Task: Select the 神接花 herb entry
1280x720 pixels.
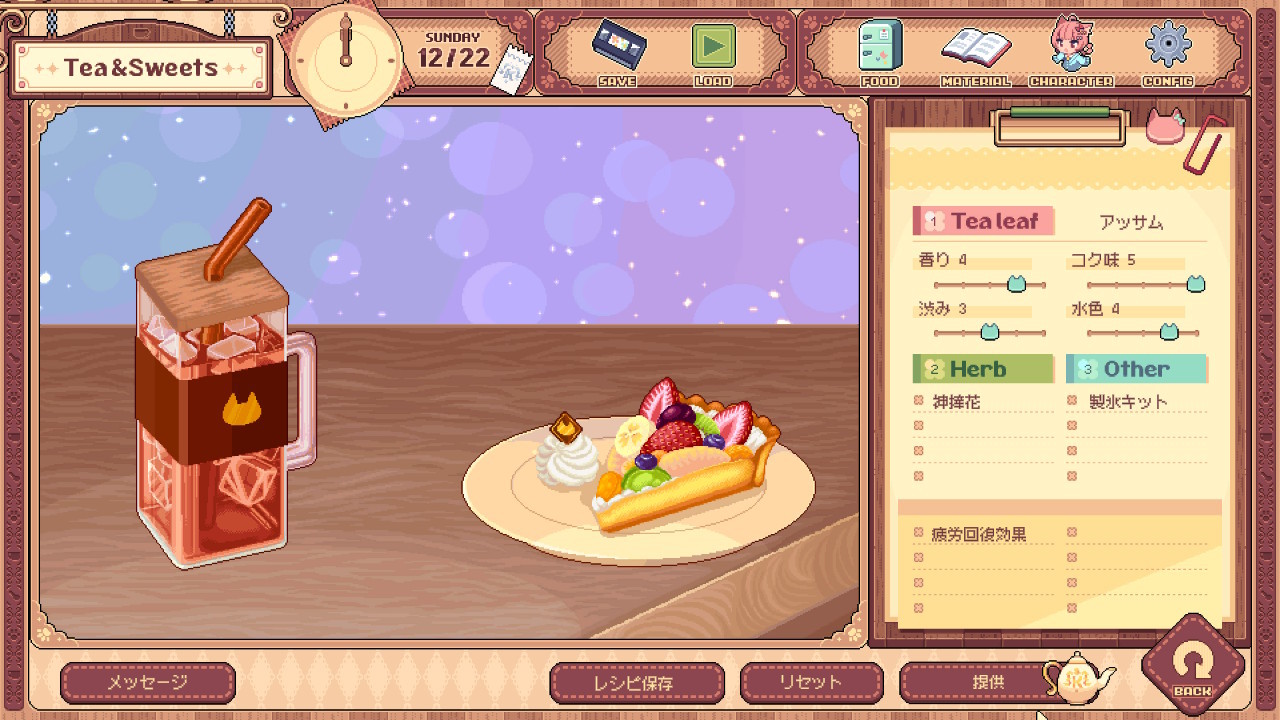Action: pyautogui.click(x=956, y=402)
